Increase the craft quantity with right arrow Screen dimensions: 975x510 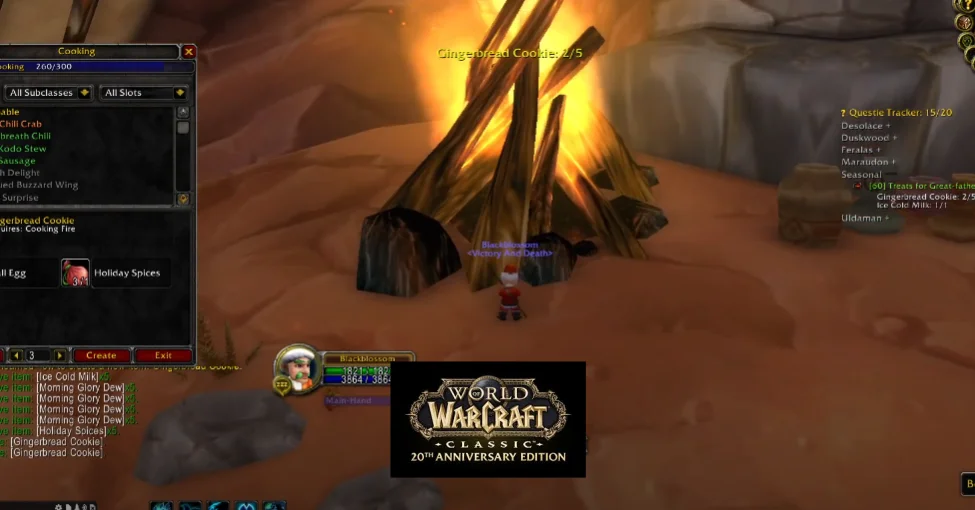pos(60,355)
